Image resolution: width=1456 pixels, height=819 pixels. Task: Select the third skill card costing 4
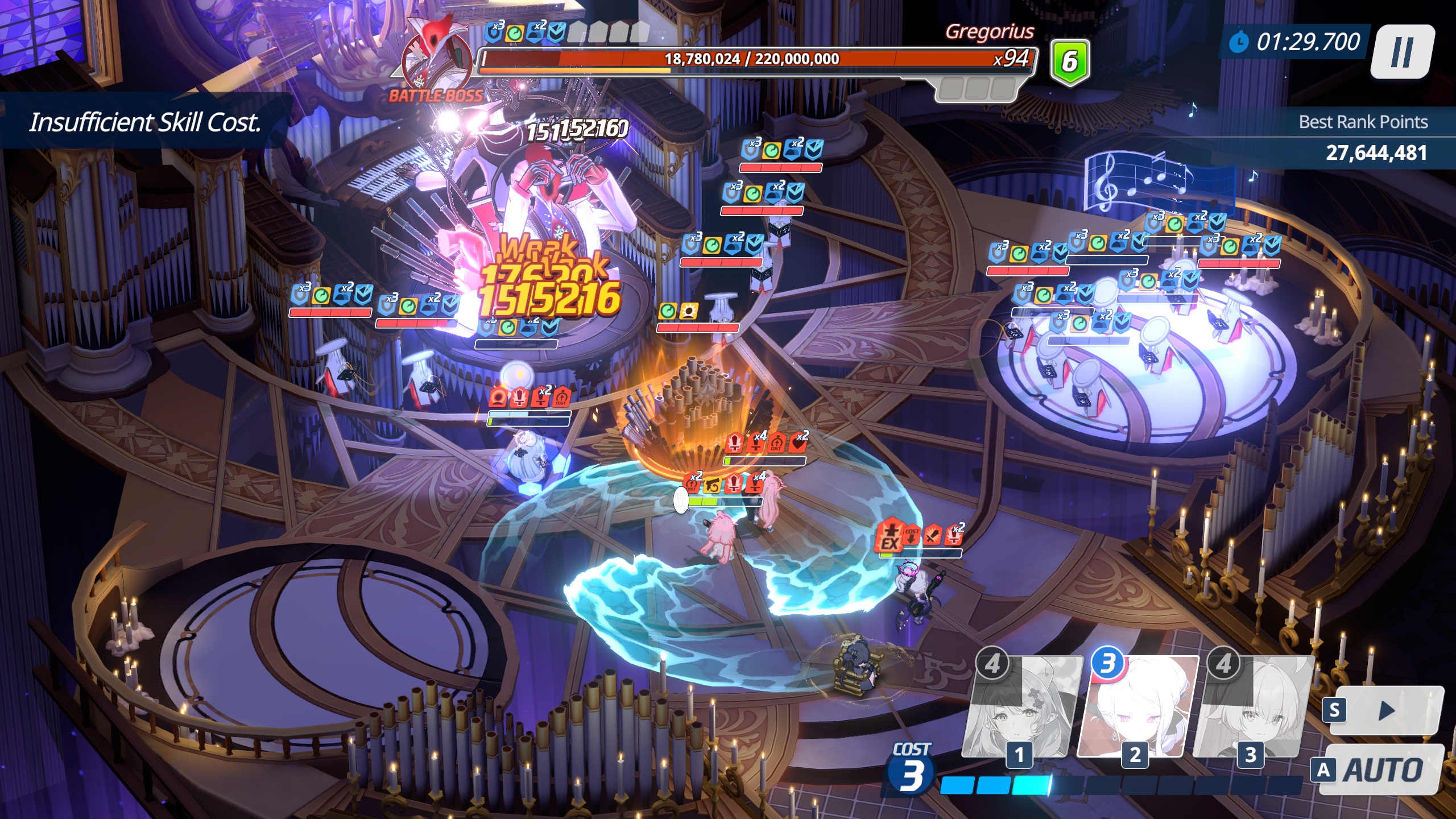pyautogui.click(x=1253, y=706)
